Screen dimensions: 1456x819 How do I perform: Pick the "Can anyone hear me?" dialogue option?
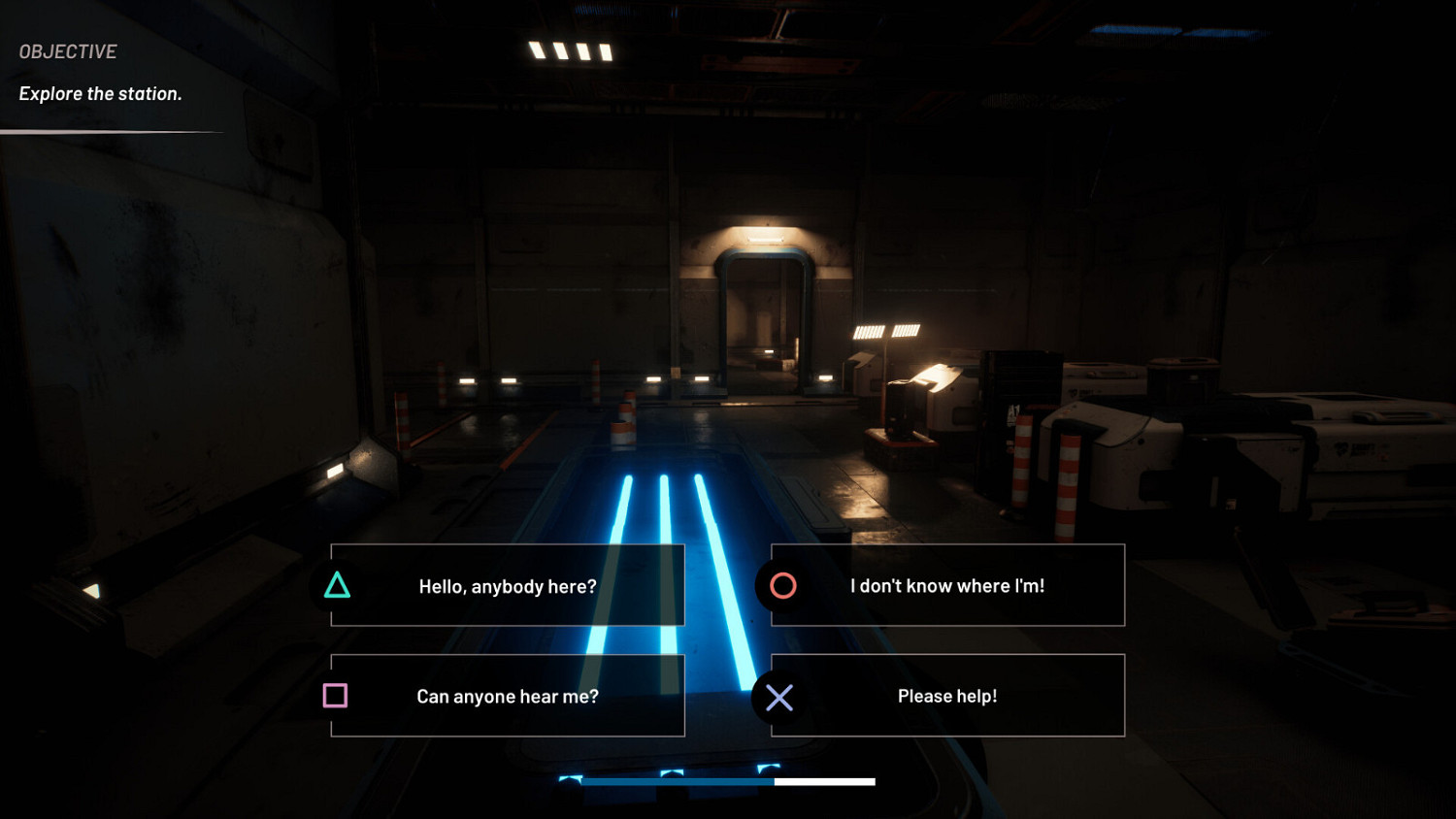pos(508,696)
